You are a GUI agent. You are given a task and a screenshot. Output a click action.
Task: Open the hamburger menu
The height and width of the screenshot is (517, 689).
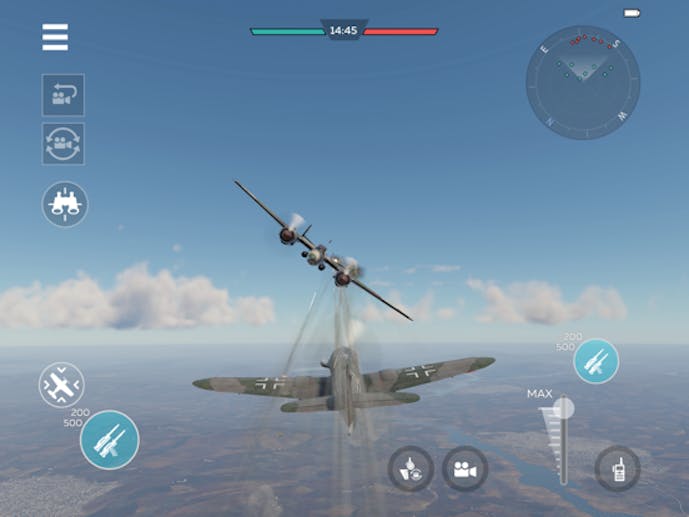click(55, 38)
